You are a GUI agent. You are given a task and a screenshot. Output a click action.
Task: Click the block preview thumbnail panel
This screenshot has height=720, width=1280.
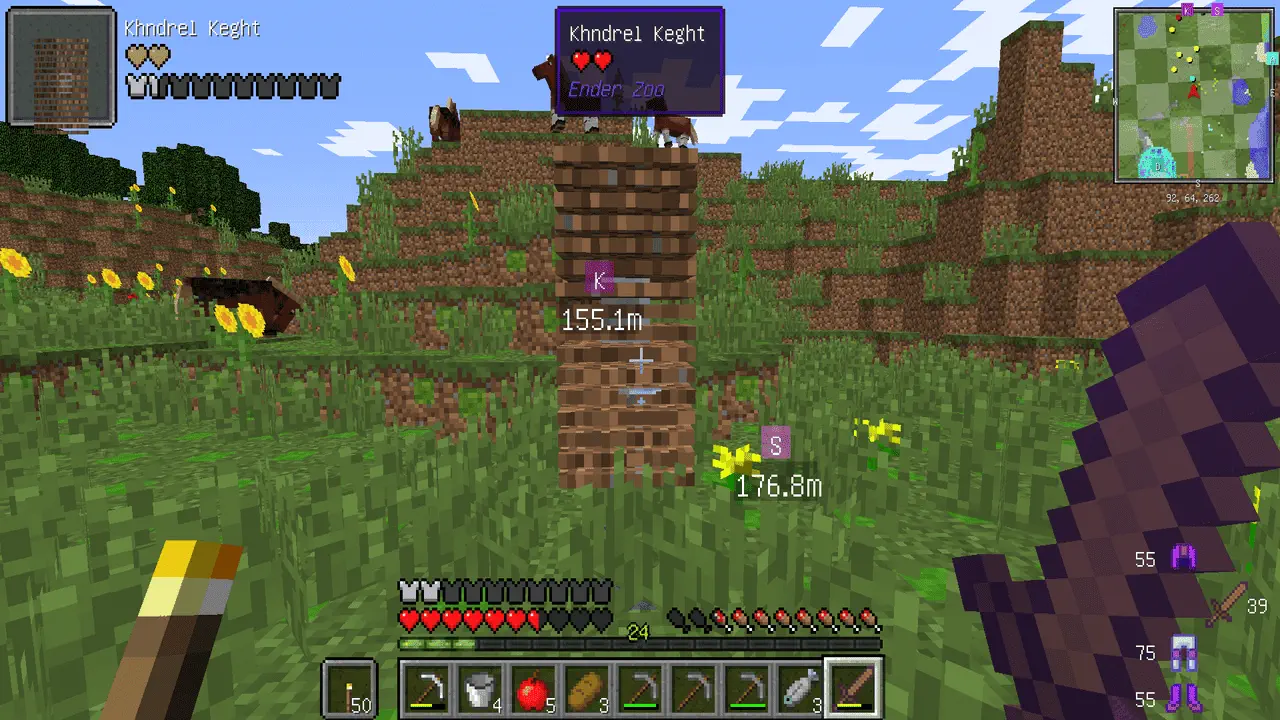coord(62,67)
